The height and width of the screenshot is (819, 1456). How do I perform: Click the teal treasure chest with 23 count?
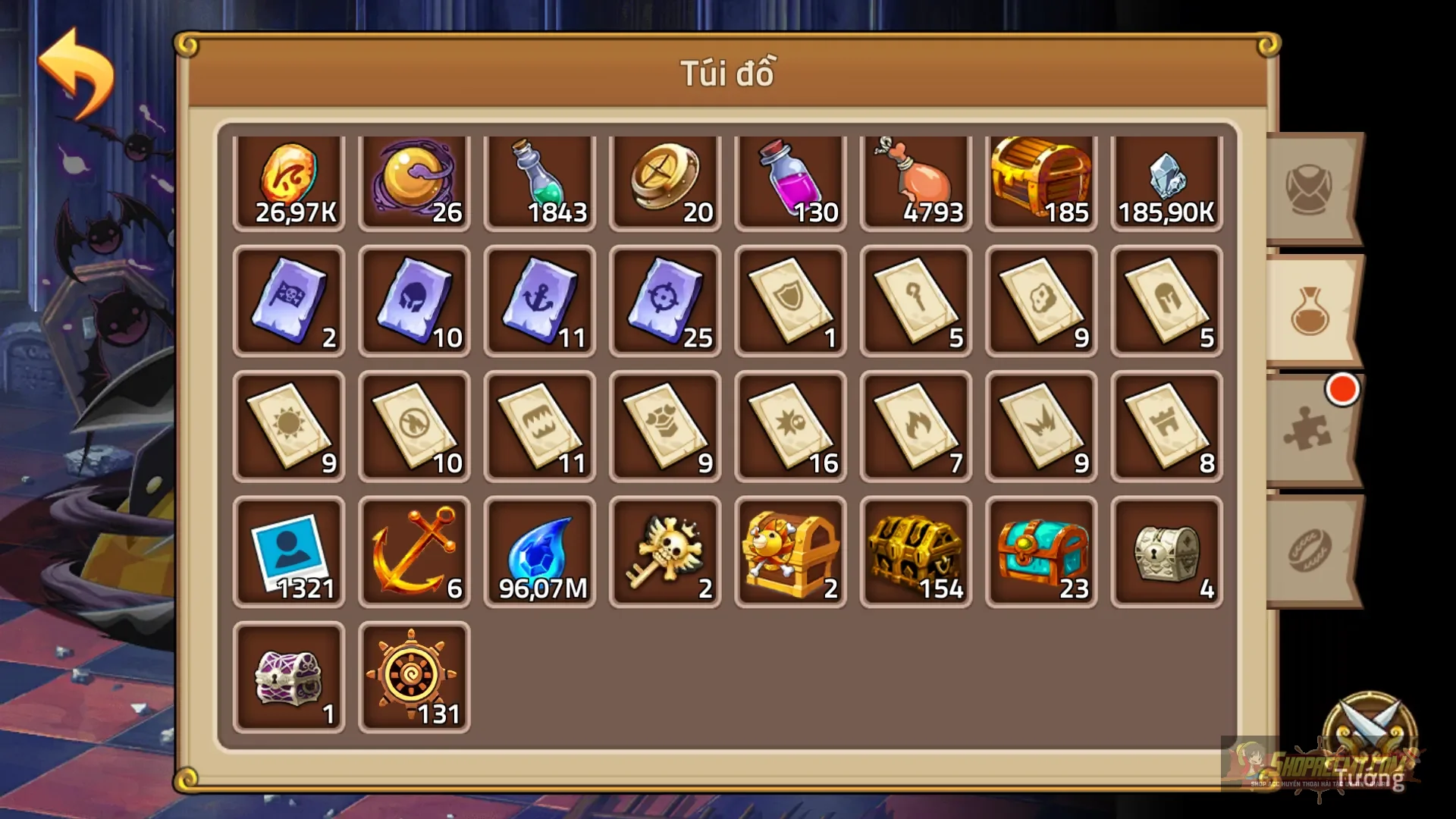pos(1040,550)
